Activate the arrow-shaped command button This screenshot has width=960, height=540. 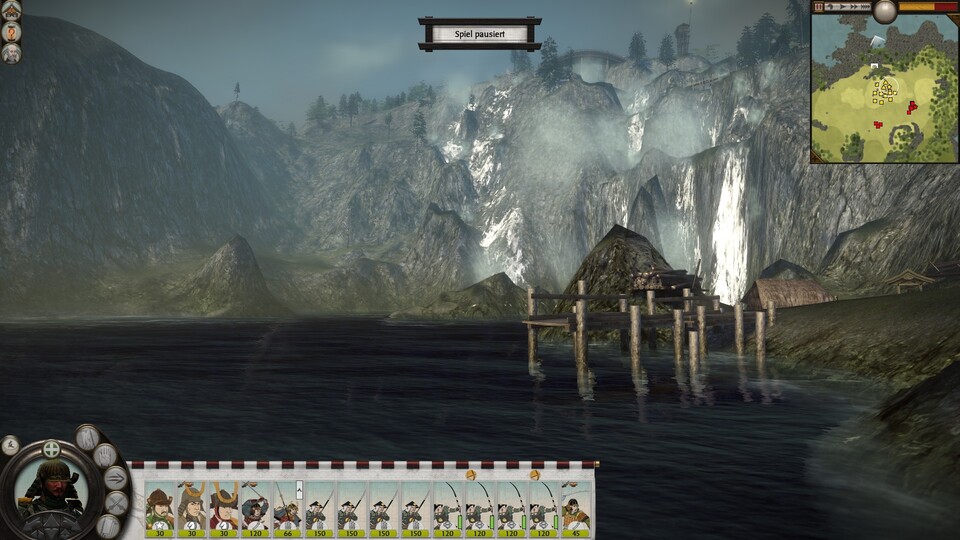(115, 478)
